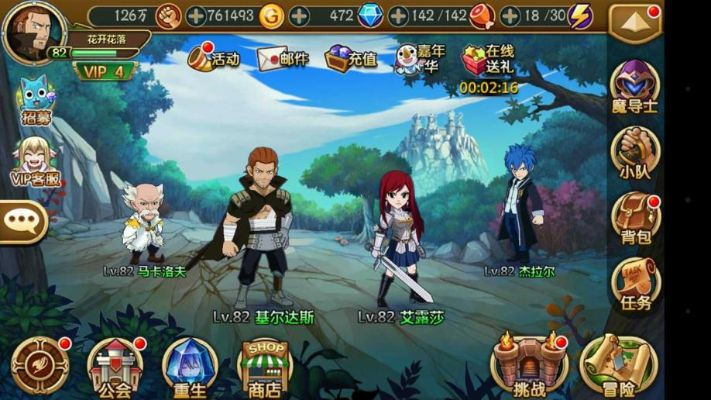Tap the VIP 4 badge
711x400 pixels.
pyautogui.click(x=105, y=71)
